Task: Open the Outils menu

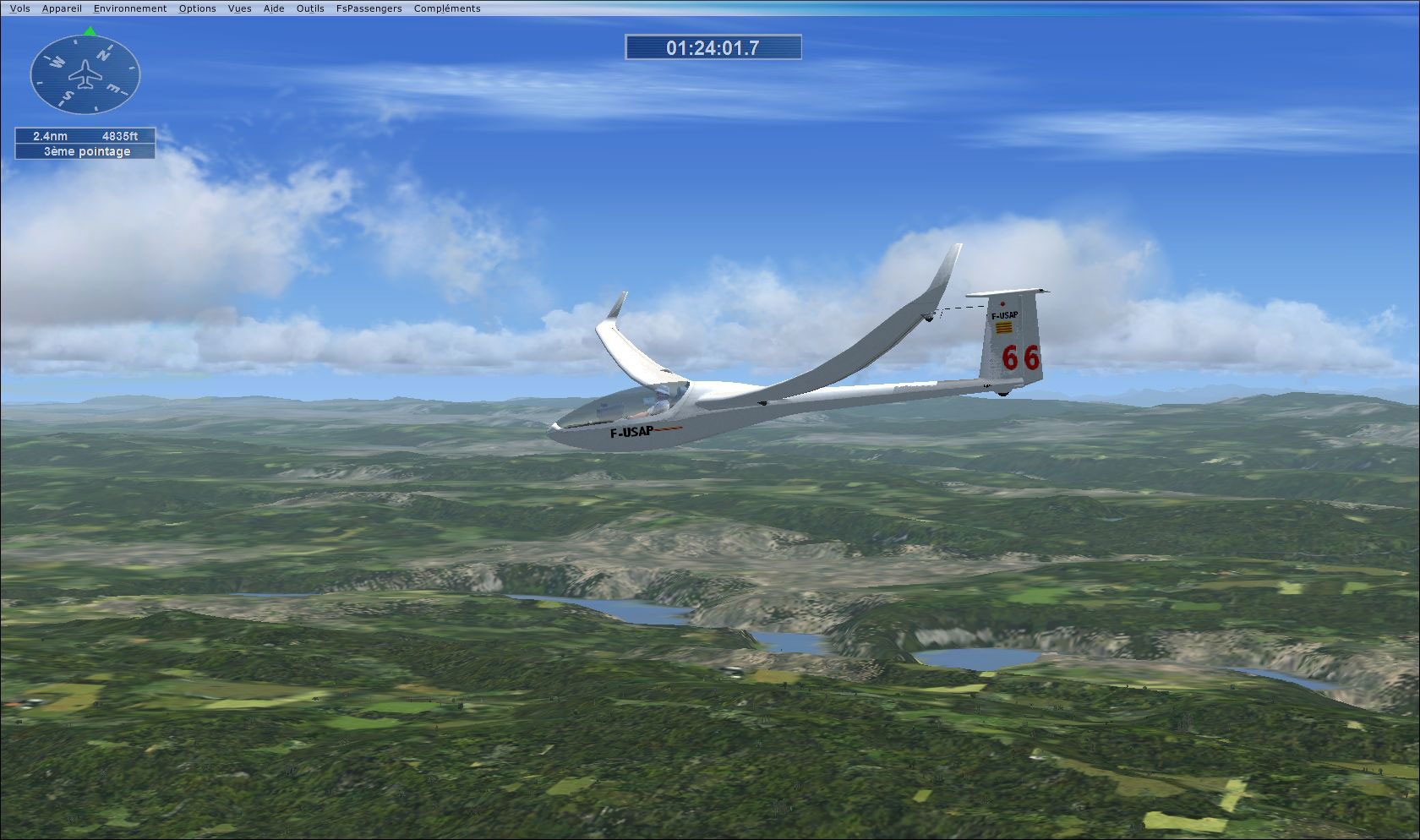Action: point(309,8)
